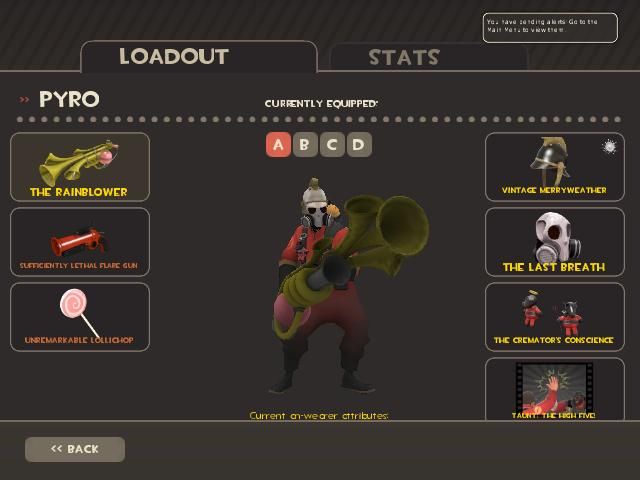Choose The Cremator's Conscience slot

[554, 317]
